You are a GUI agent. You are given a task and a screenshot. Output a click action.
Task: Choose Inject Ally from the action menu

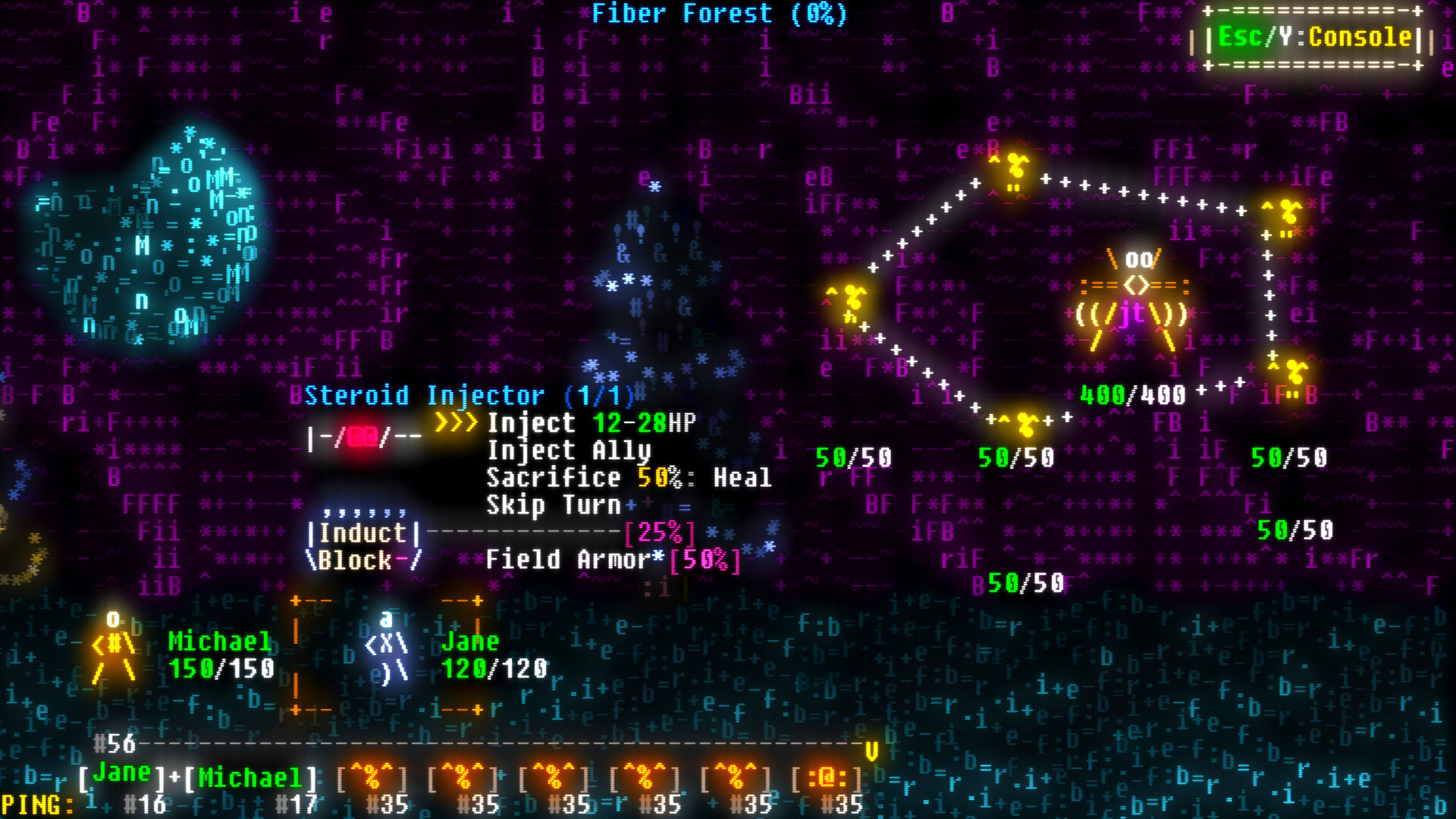pyautogui.click(x=569, y=450)
